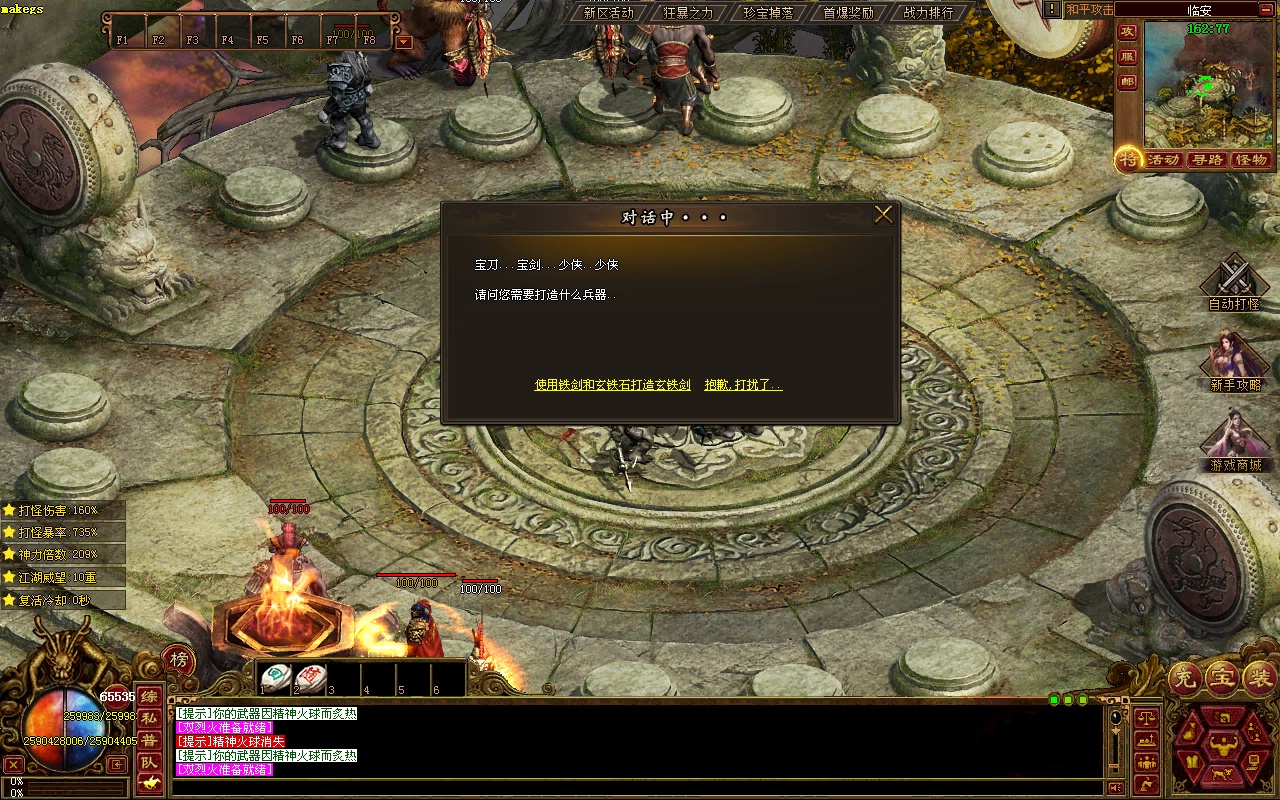
Task: Open the 狂暴之力 menu
Action: pyautogui.click(x=689, y=13)
